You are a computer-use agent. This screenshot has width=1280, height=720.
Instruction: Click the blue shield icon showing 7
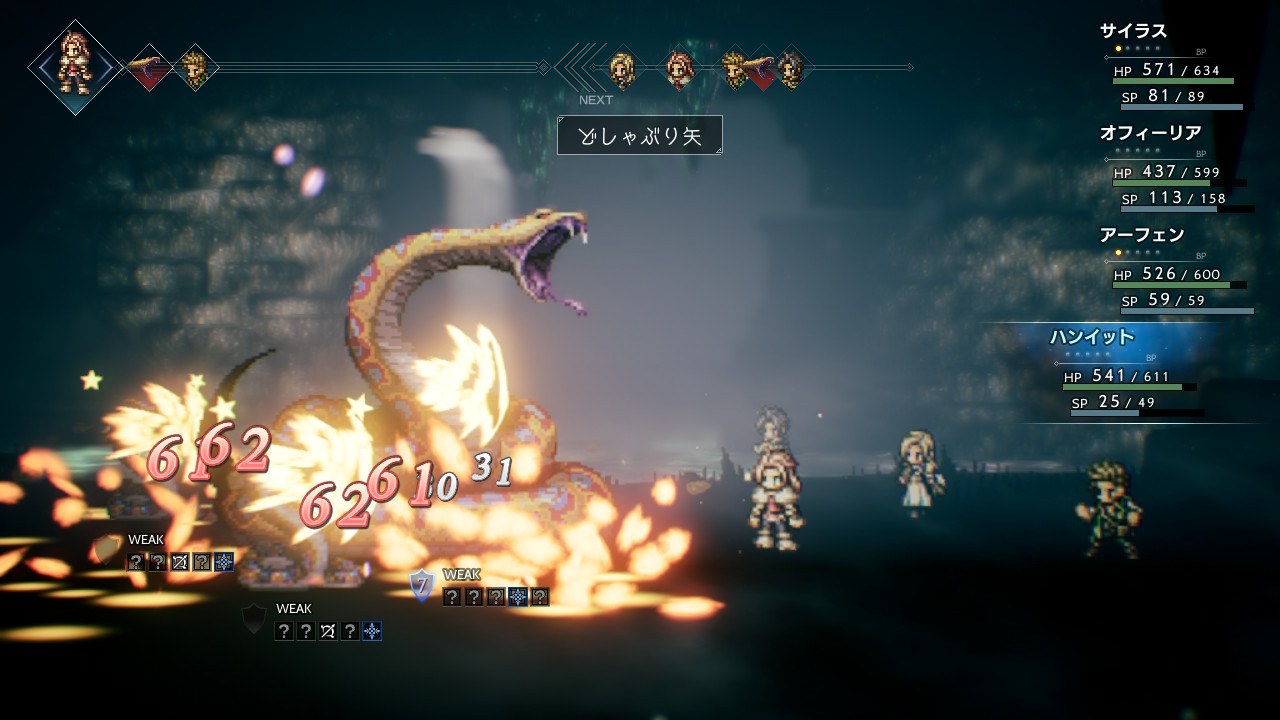tap(423, 587)
